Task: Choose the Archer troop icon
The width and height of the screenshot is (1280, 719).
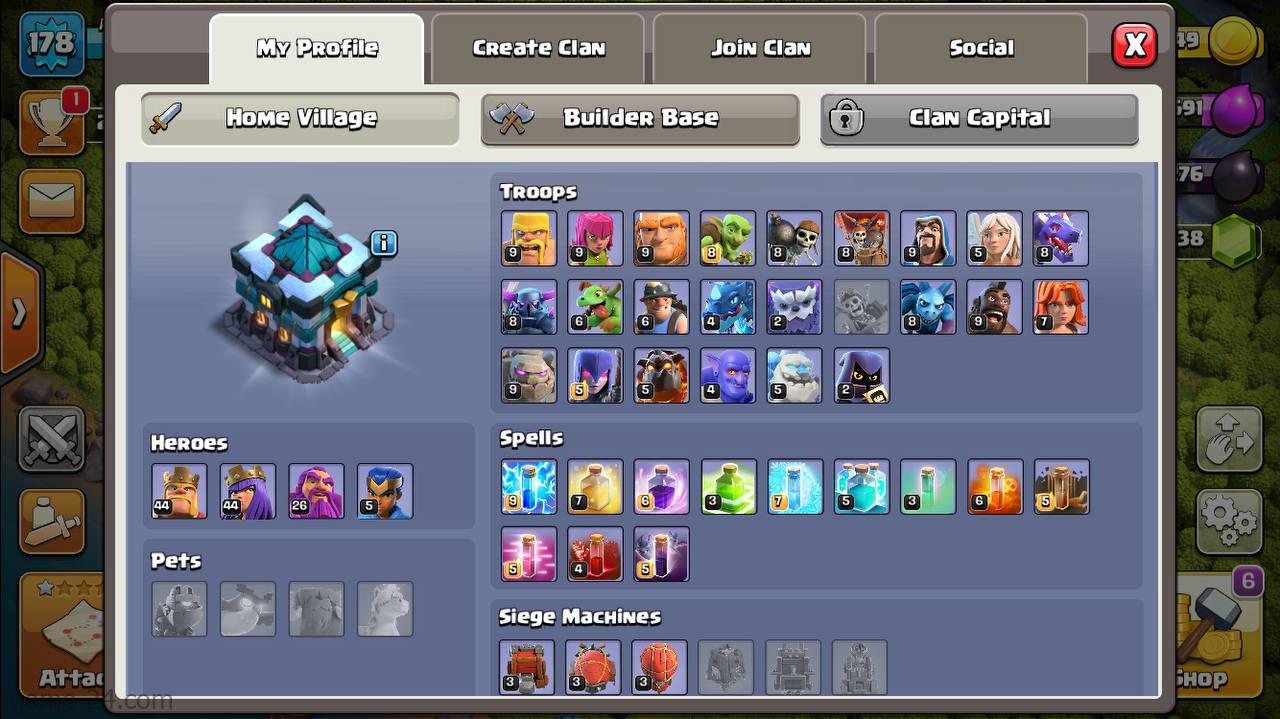Action: click(x=595, y=238)
